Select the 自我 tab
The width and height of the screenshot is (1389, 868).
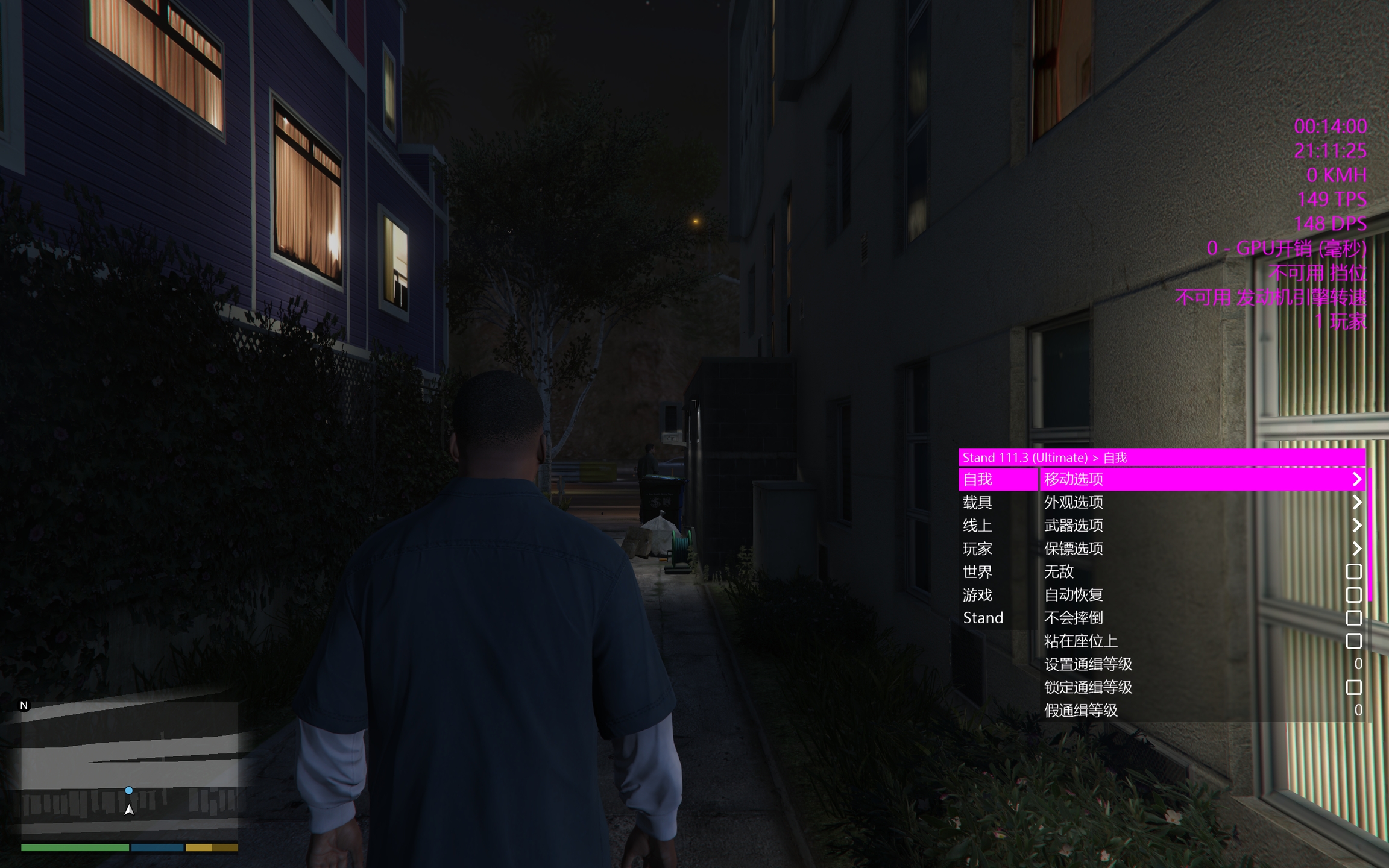pyautogui.click(x=978, y=479)
